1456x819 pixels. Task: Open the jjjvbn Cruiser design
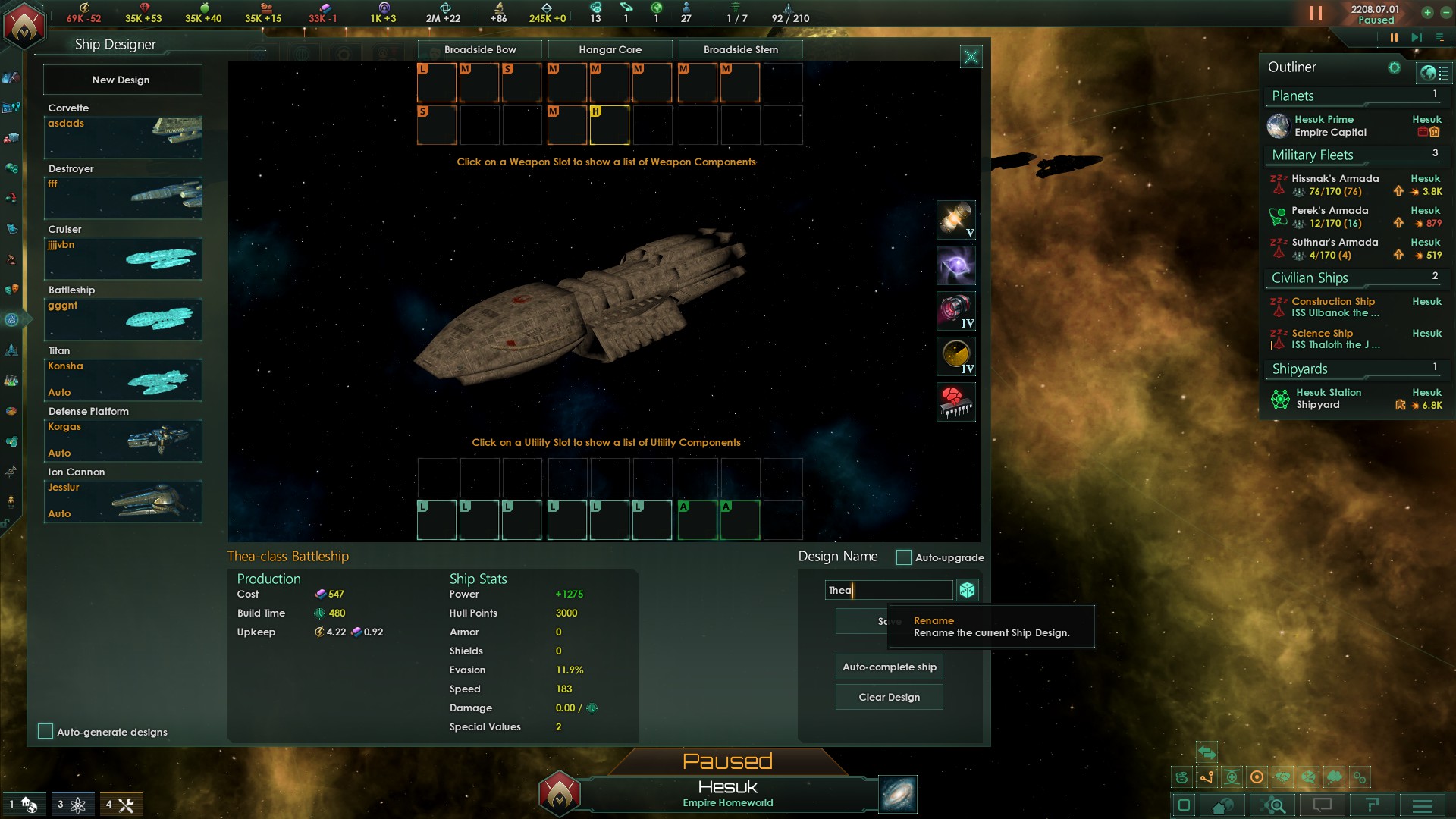(x=123, y=258)
